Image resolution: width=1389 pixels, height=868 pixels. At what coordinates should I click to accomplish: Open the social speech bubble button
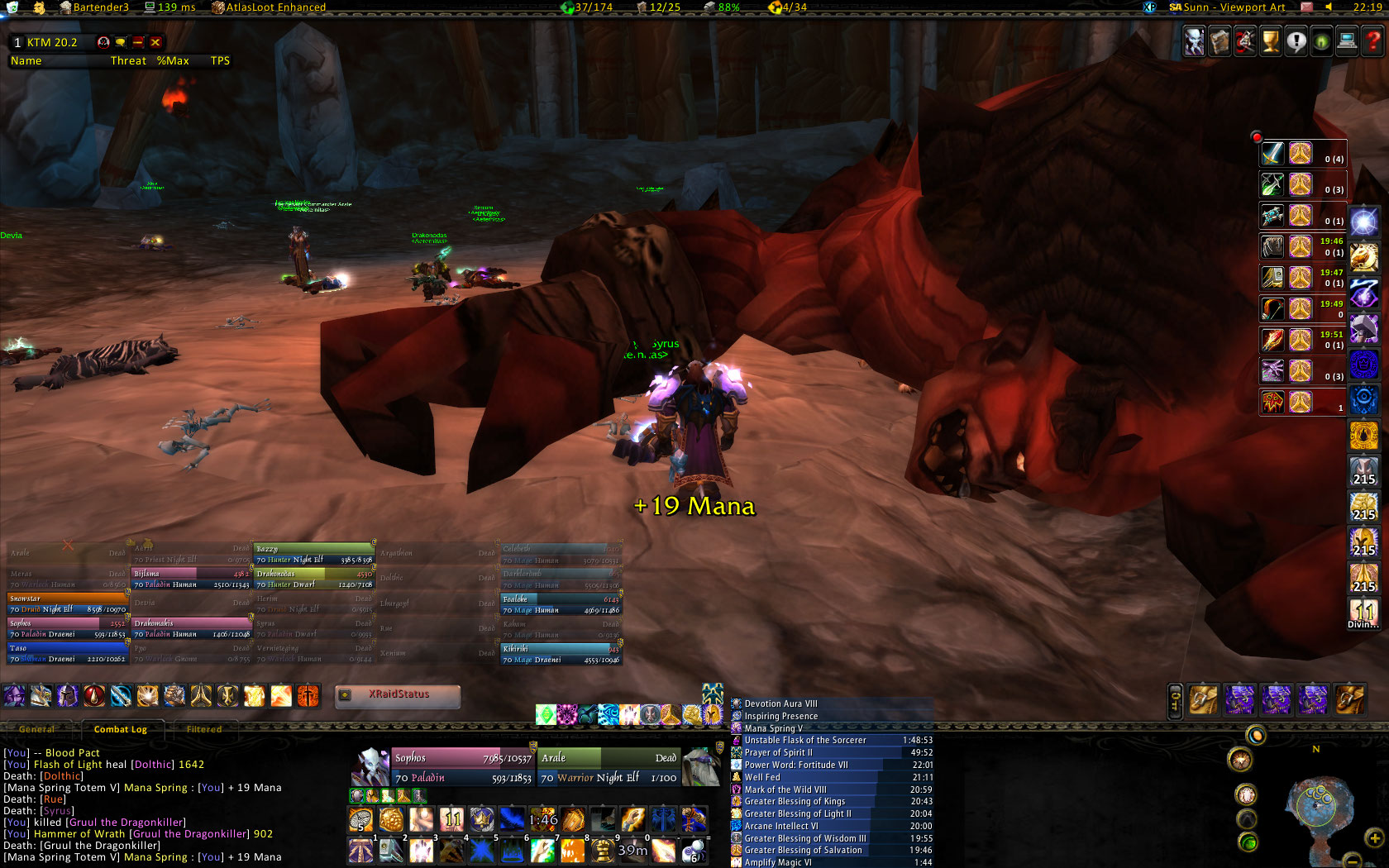coord(1296,41)
